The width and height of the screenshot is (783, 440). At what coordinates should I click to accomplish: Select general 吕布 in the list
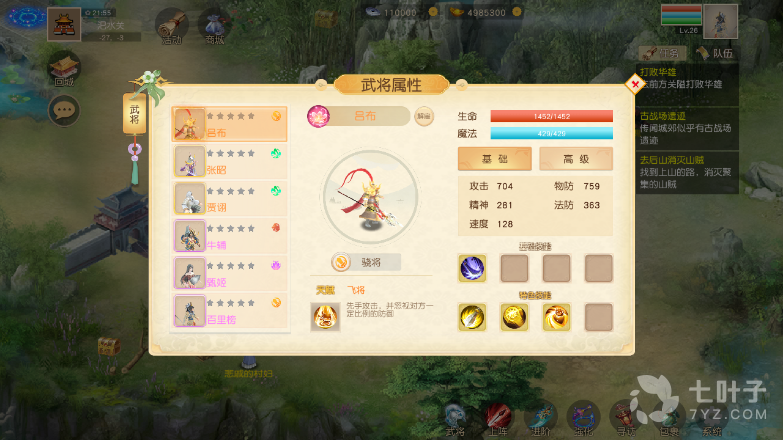click(230, 124)
